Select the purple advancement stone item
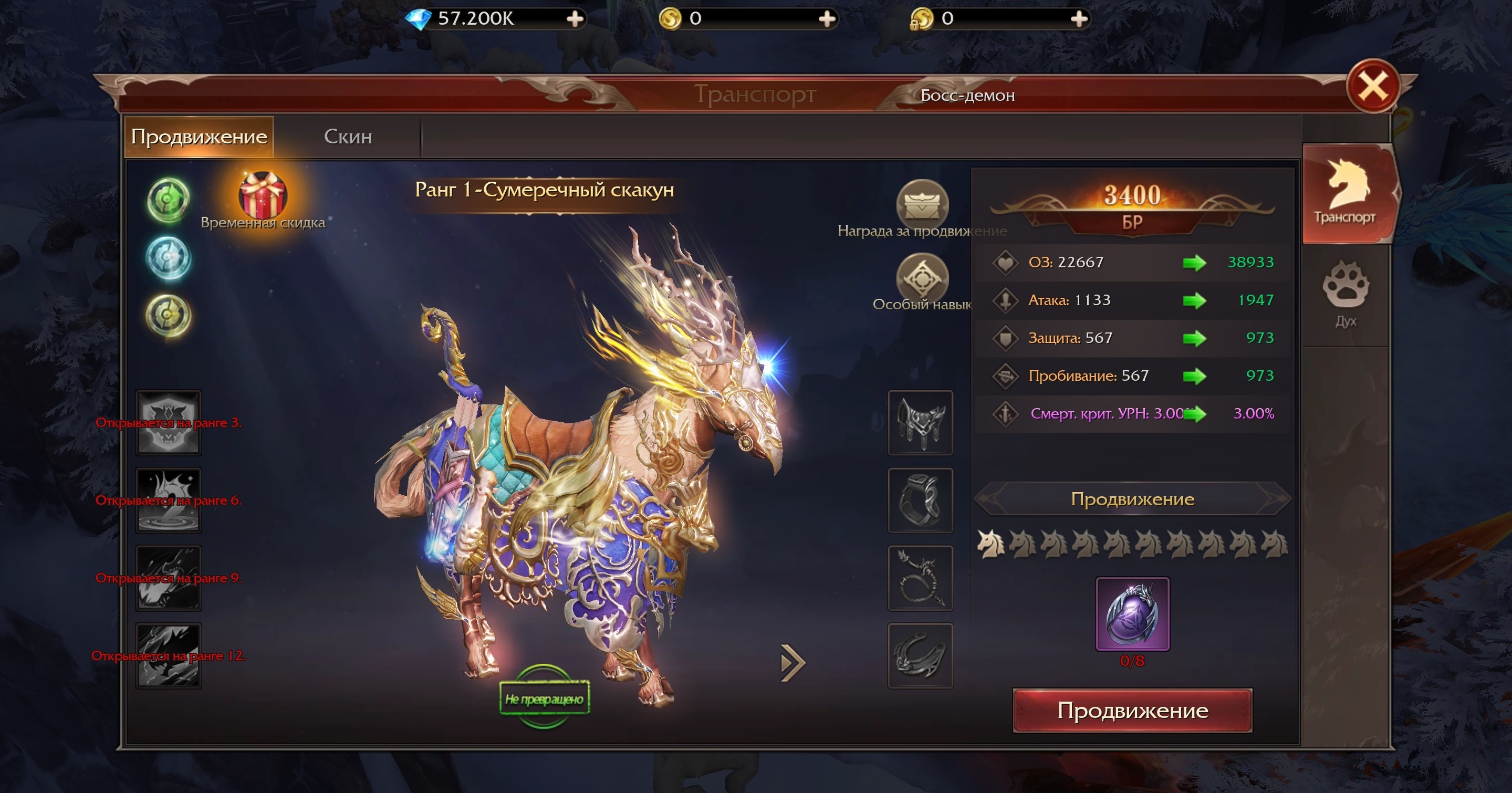 coord(1132,613)
